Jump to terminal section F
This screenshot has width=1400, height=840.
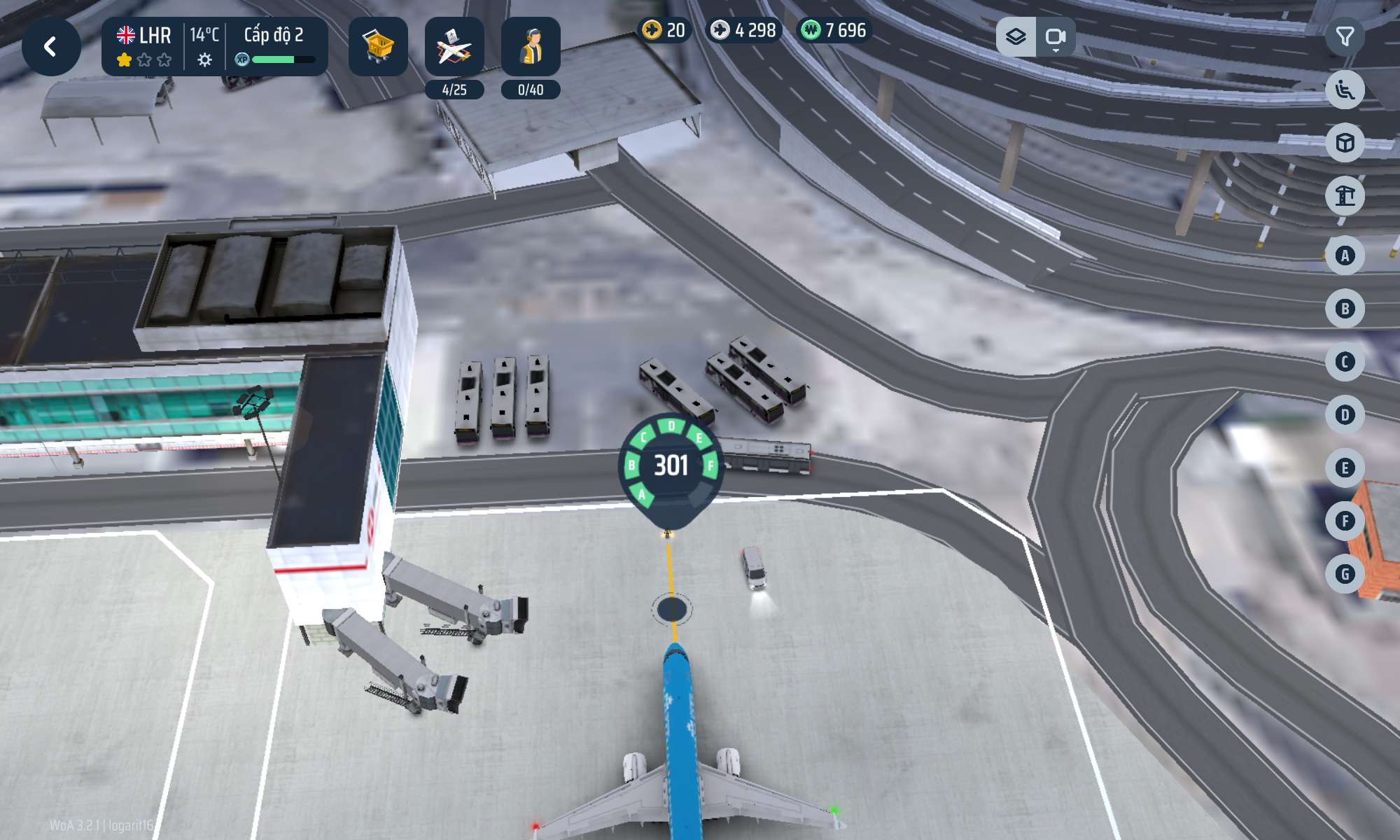[x=1345, y=521]
